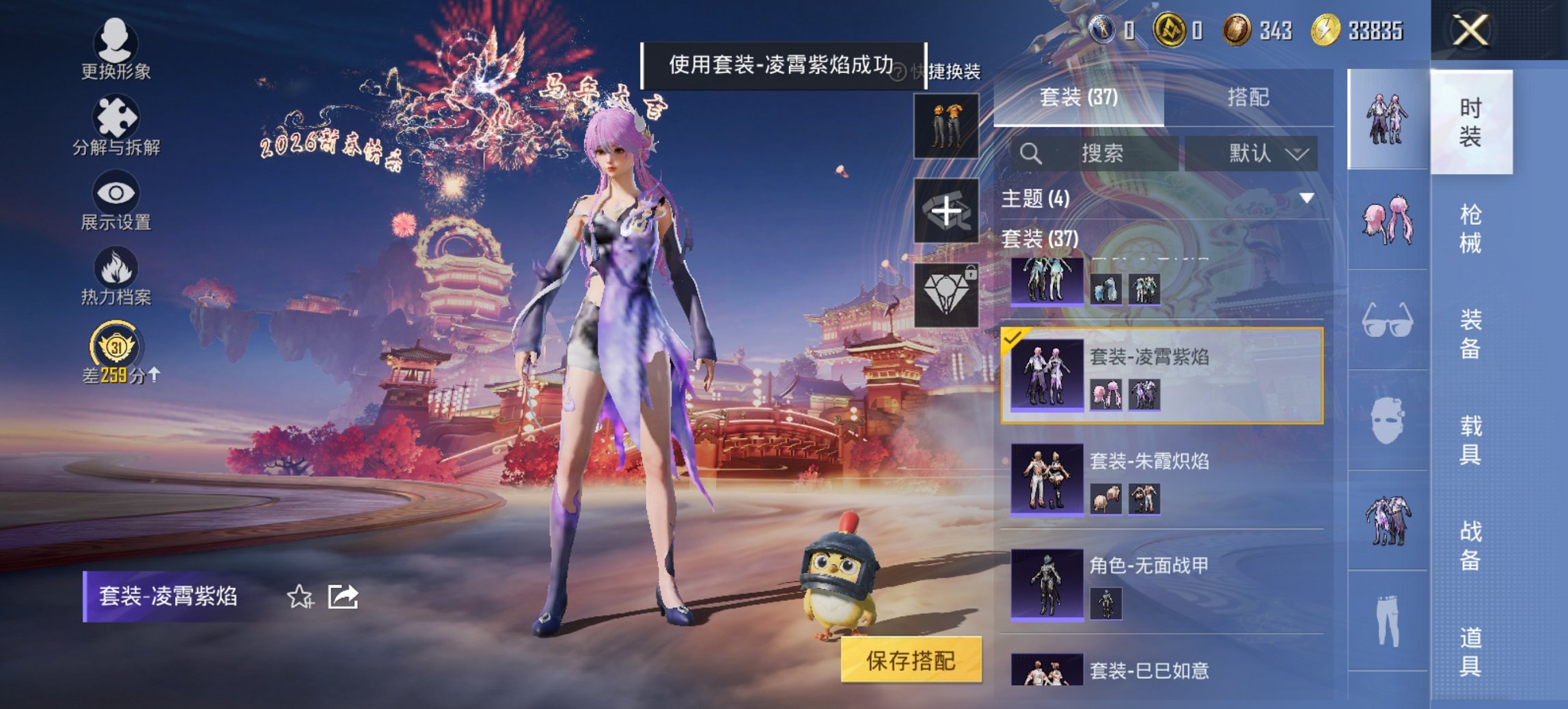Open 展示设置 display settings
1568x709 pixels.
(x=116, y=202)
